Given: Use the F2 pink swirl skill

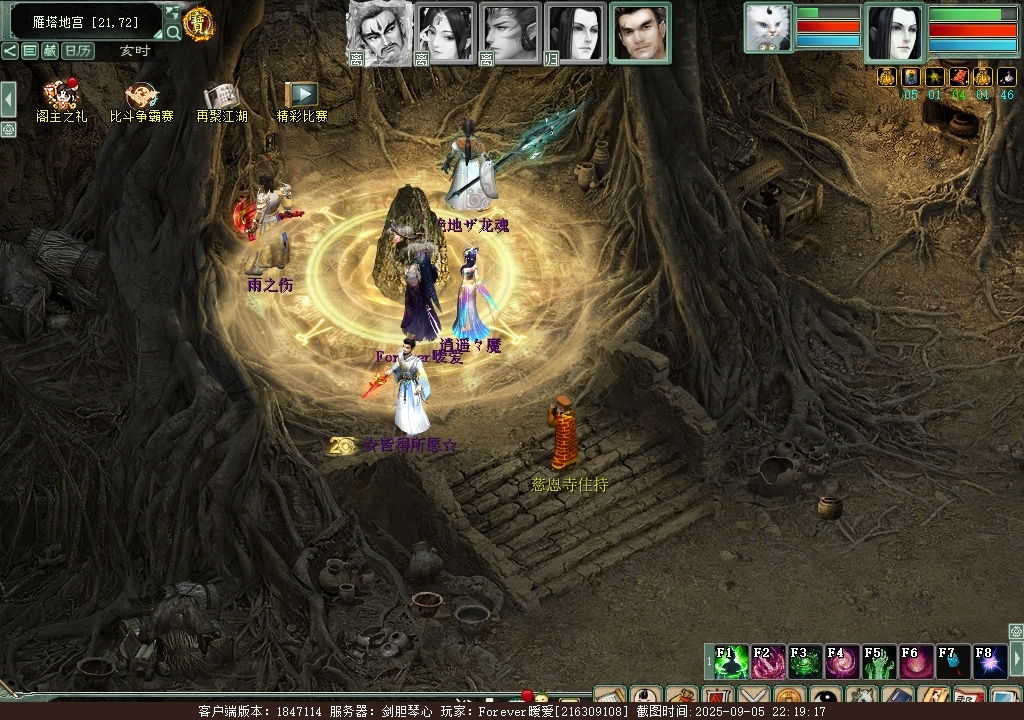Looking at the screenshot, I should click(768, 662).
